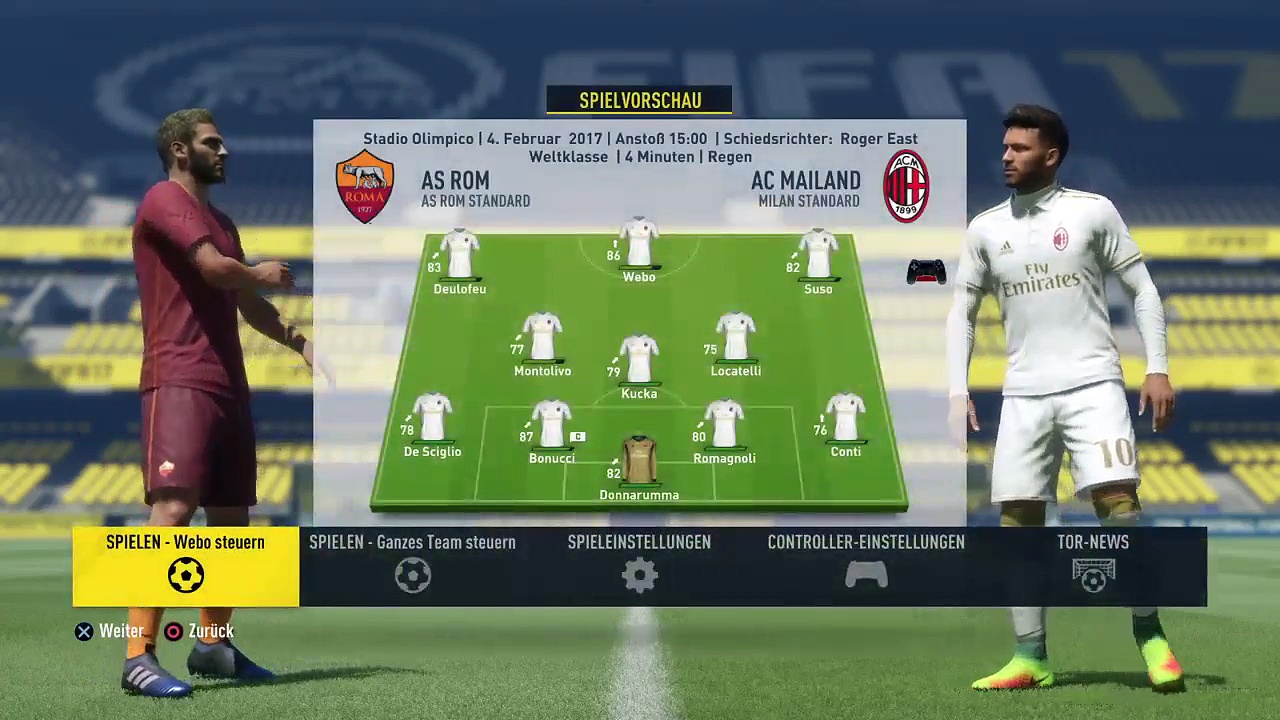Screen dimensions: 1280x720
Task: Choose Spielen - Ganzes Team steuern
Action: point(412,566)
